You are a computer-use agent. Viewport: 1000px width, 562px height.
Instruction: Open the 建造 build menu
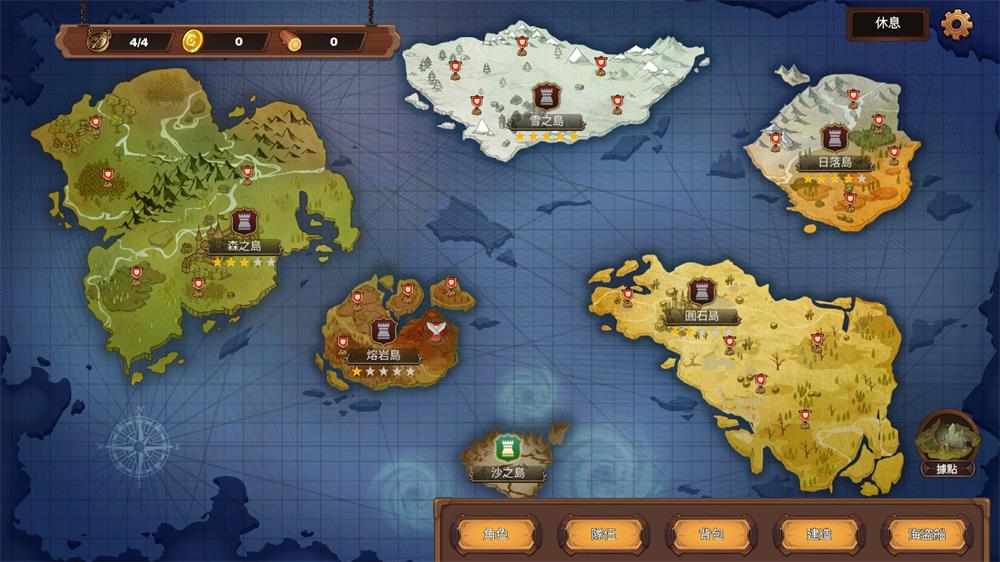click(x=819, y=534)
